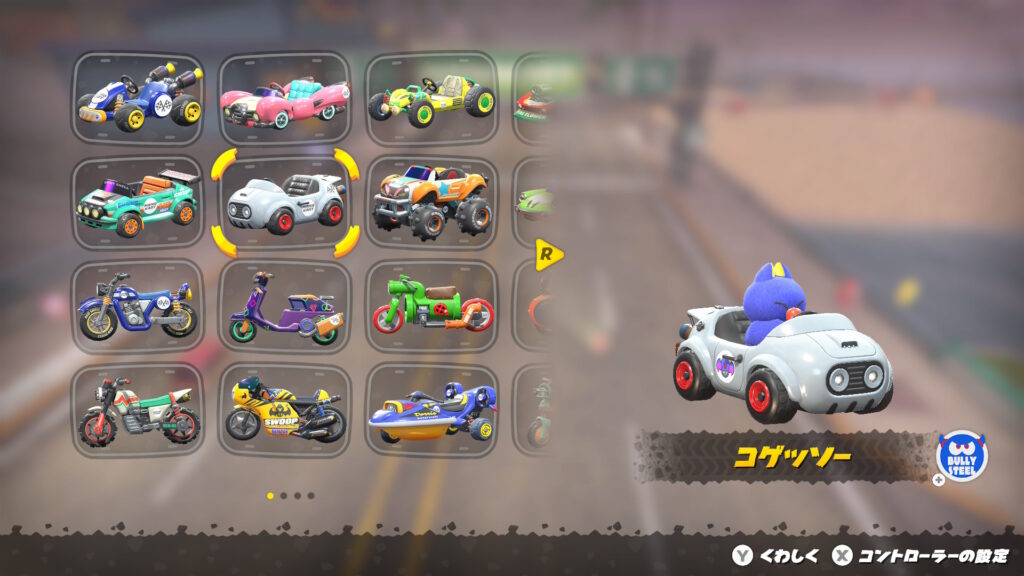Select the teal rally car with spoiler
Viewport: 1024px width, 576px height.
(x=138, y=203)
